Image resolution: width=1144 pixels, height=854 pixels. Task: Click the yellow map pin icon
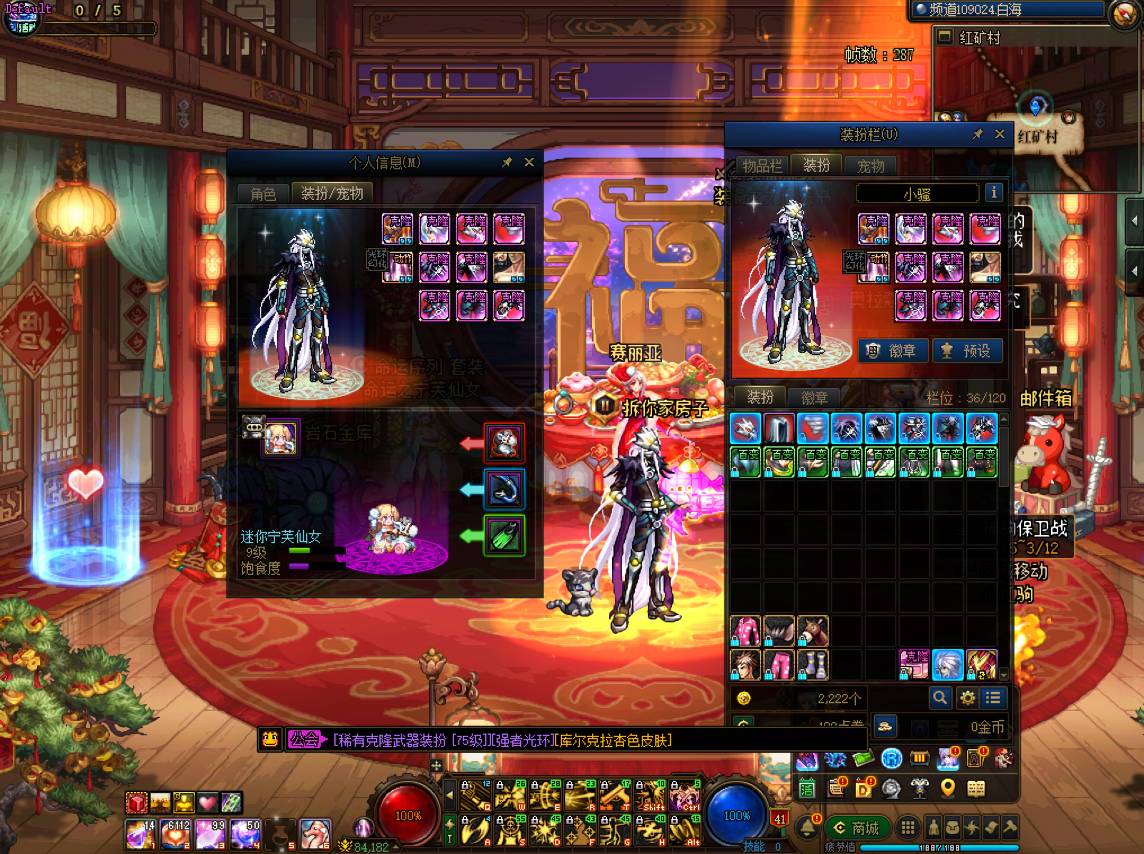pyautogui.click(x=946, y=788)
